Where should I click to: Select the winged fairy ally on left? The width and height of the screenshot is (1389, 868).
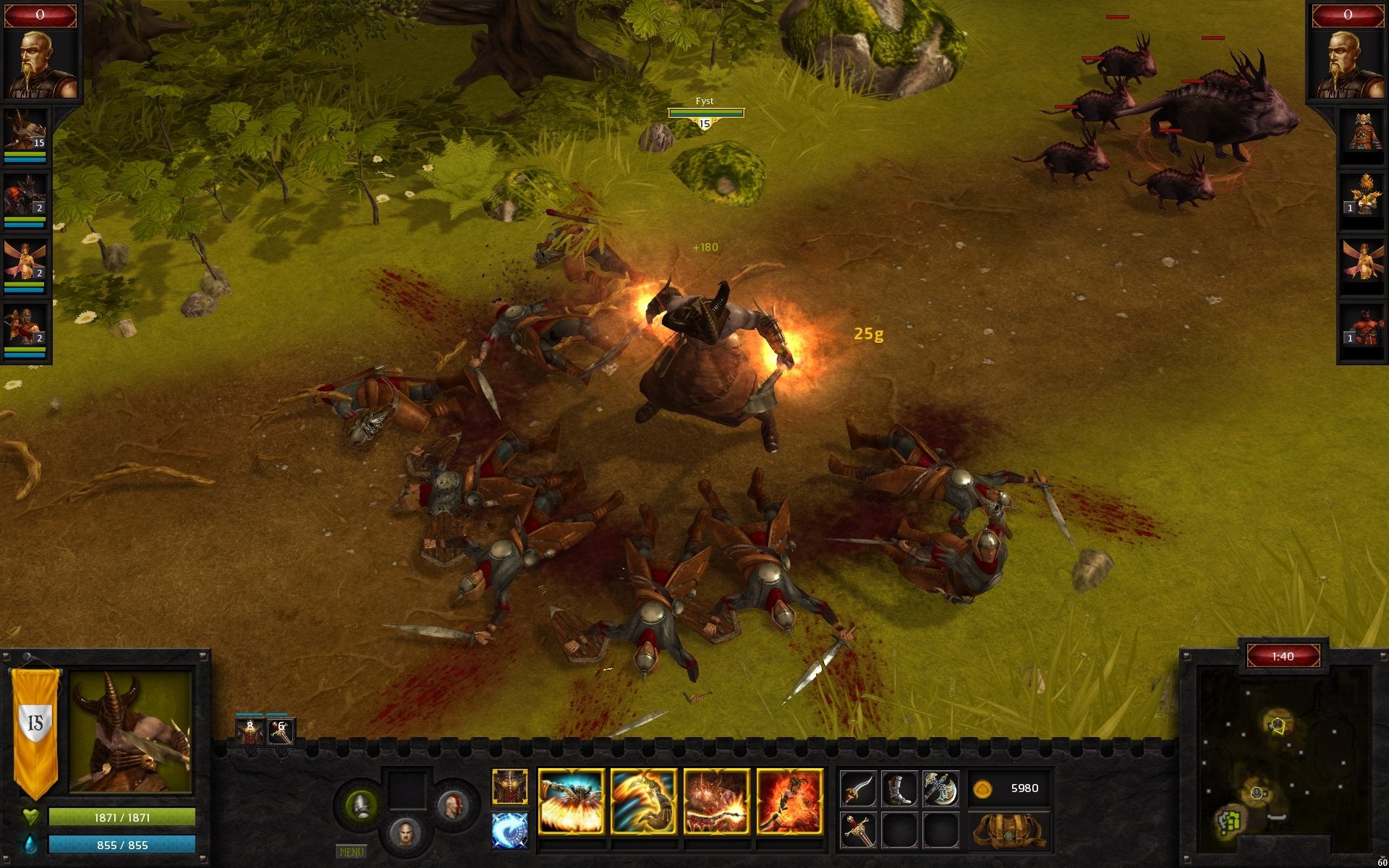pos(25,260)
